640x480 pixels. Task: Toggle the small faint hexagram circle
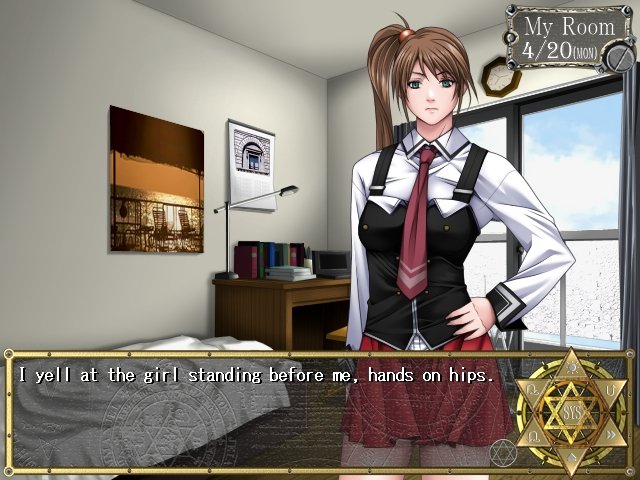(504, 452)
